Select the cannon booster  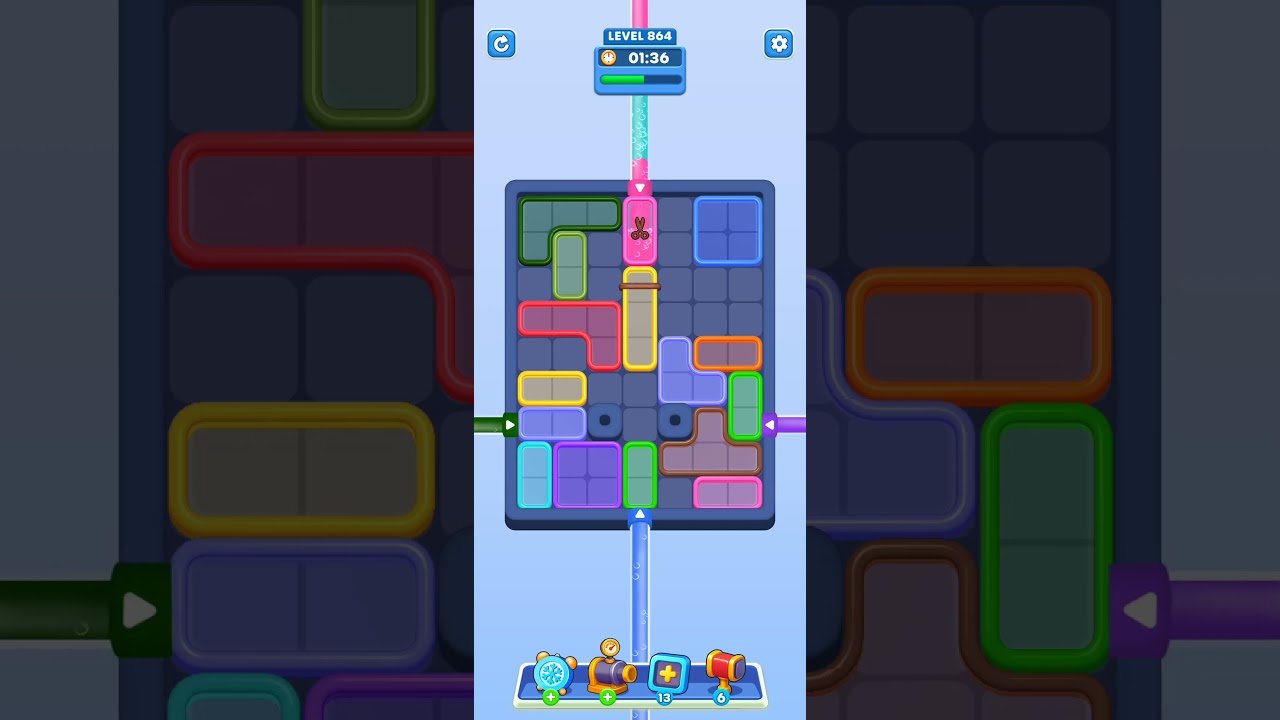click(611, 673)
